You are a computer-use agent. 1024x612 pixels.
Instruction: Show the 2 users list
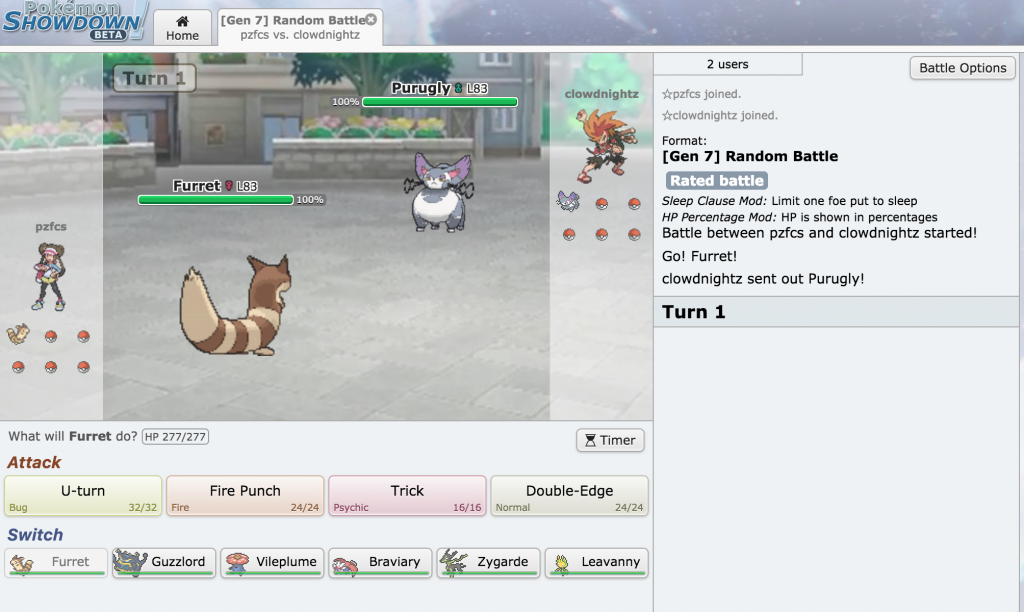click(x=727, y=64)
